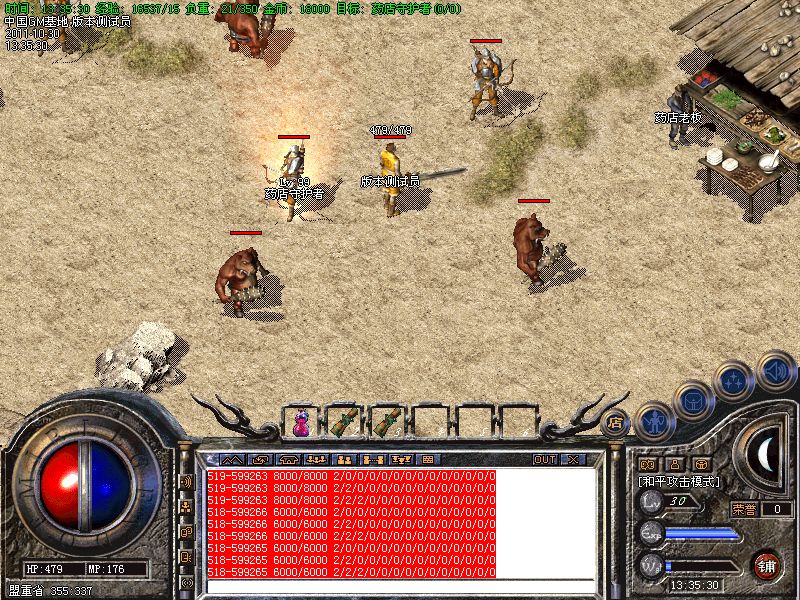The height and width of the screenshot is (600, 800).
Task: Open the skills round button with stars
Action: point(735,381)
